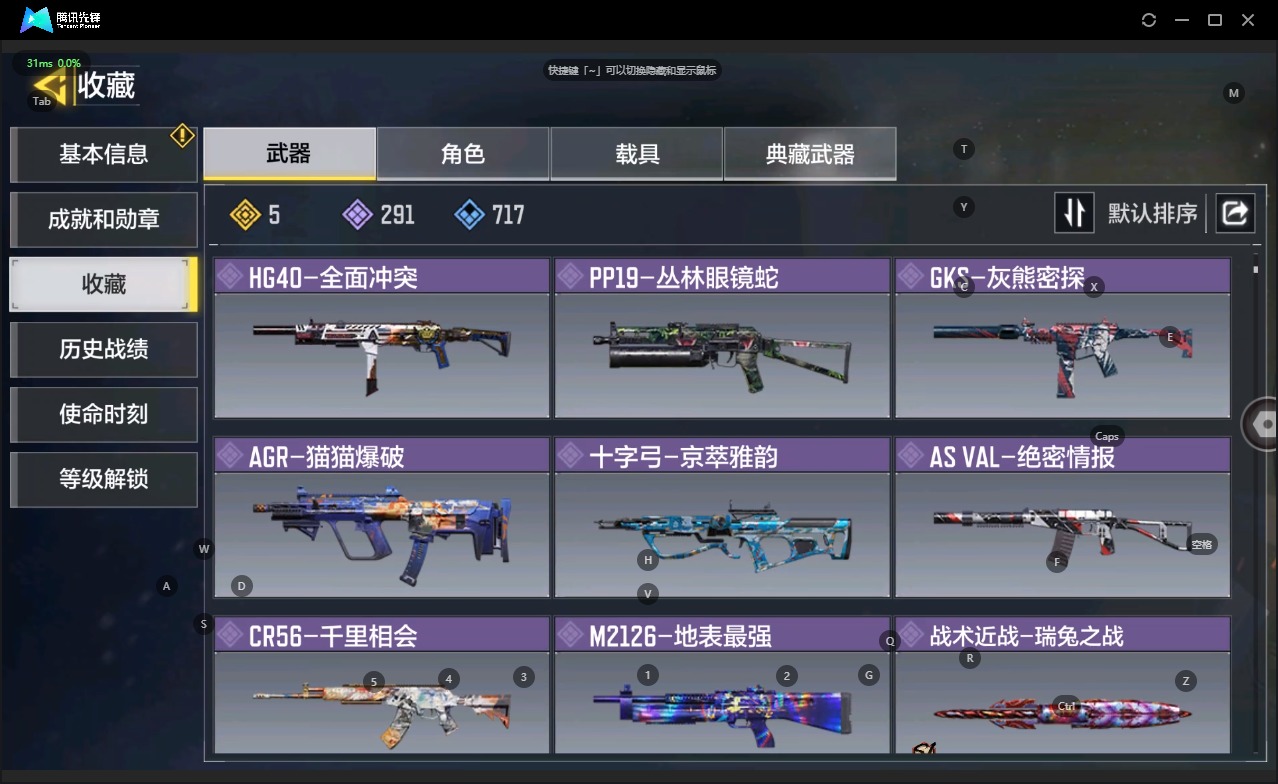Go back using the yellow arrow
This screenshot has height=784, width=1278.
(x=50, y=86)
